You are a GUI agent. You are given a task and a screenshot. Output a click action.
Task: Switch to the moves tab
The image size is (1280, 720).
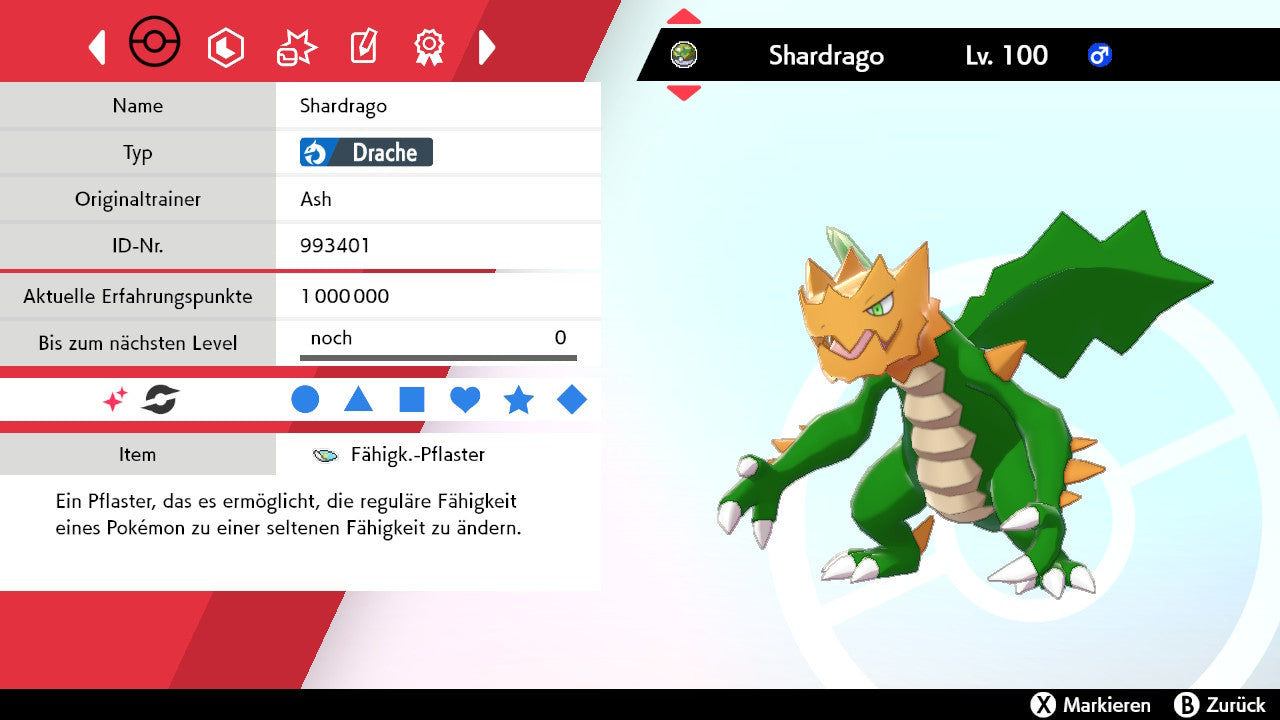296,47
